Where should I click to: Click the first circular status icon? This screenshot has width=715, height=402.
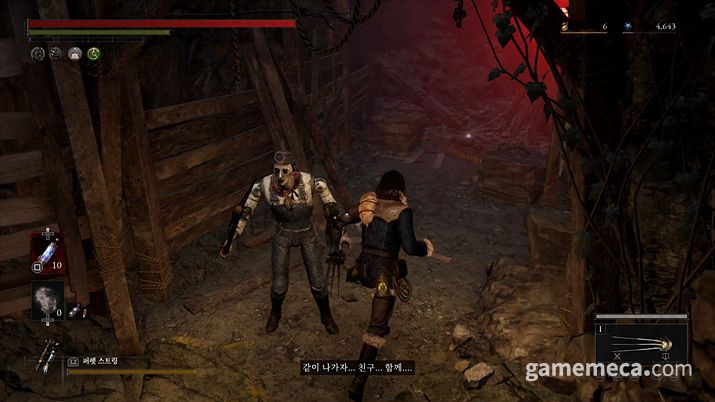click(37, 53)
